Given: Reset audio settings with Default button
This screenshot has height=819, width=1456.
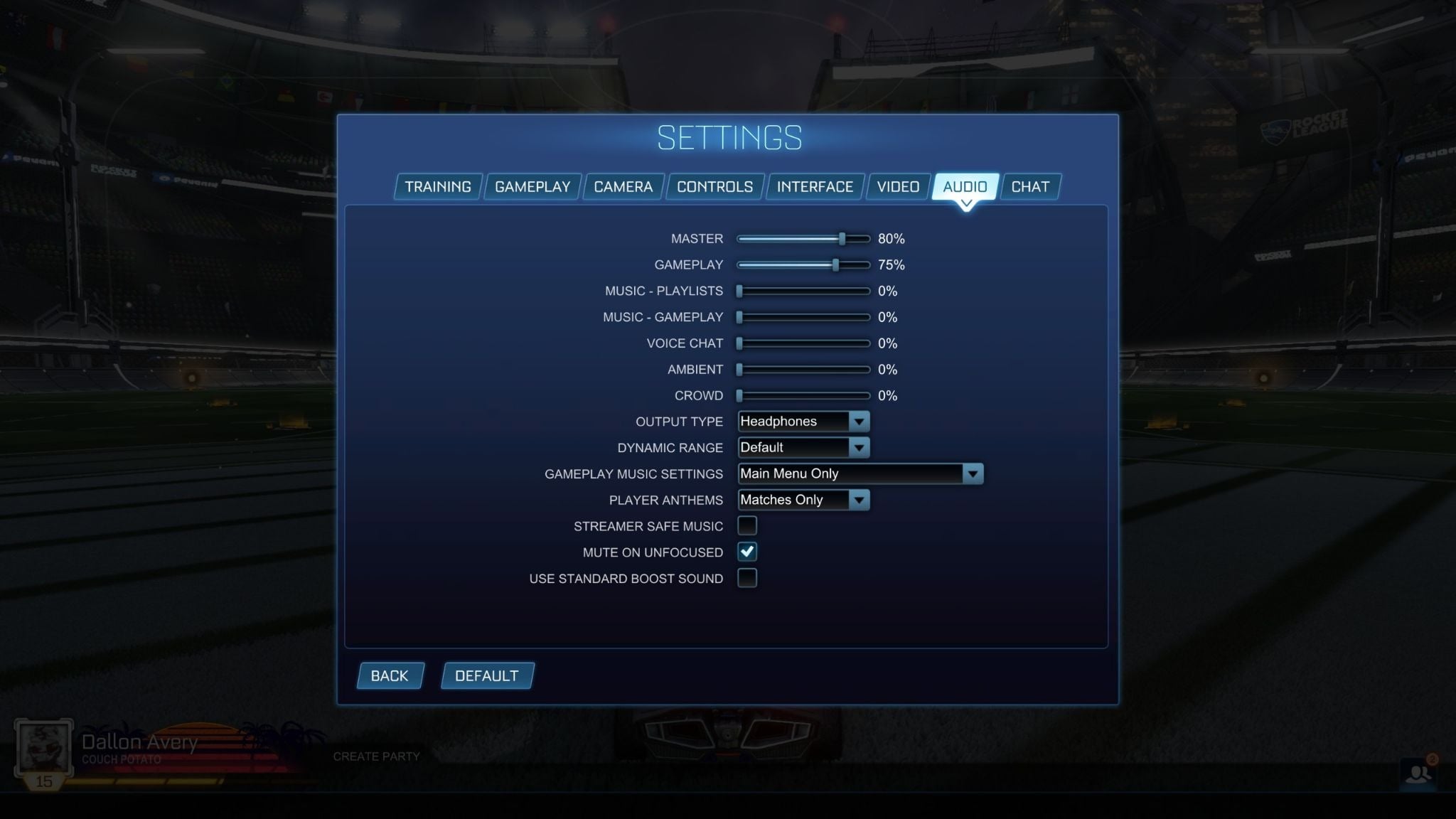Looking at the screenshot, I should (x=487, y=675).
